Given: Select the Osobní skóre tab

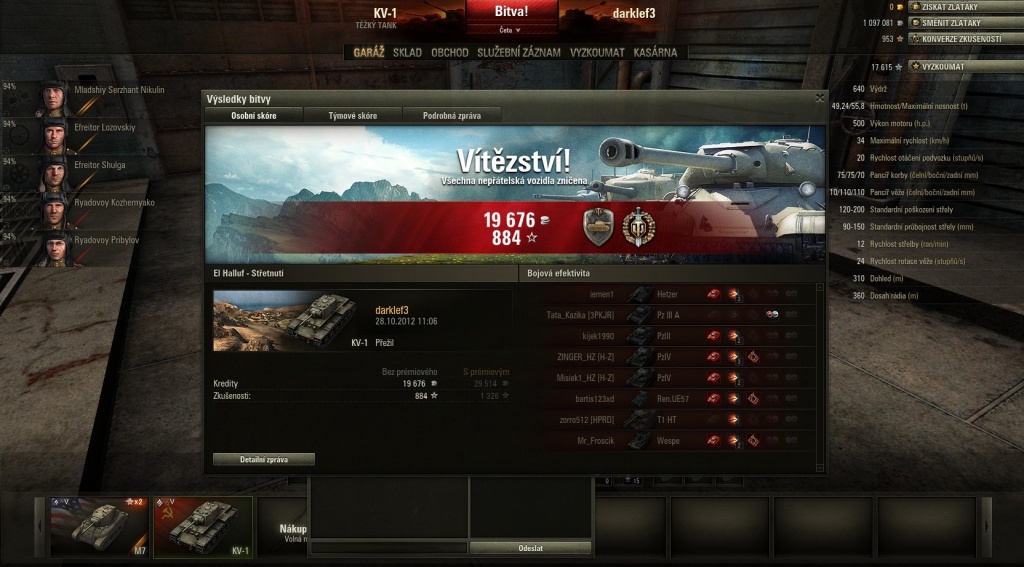Looking at the screenshot, I should click(253, 116).
